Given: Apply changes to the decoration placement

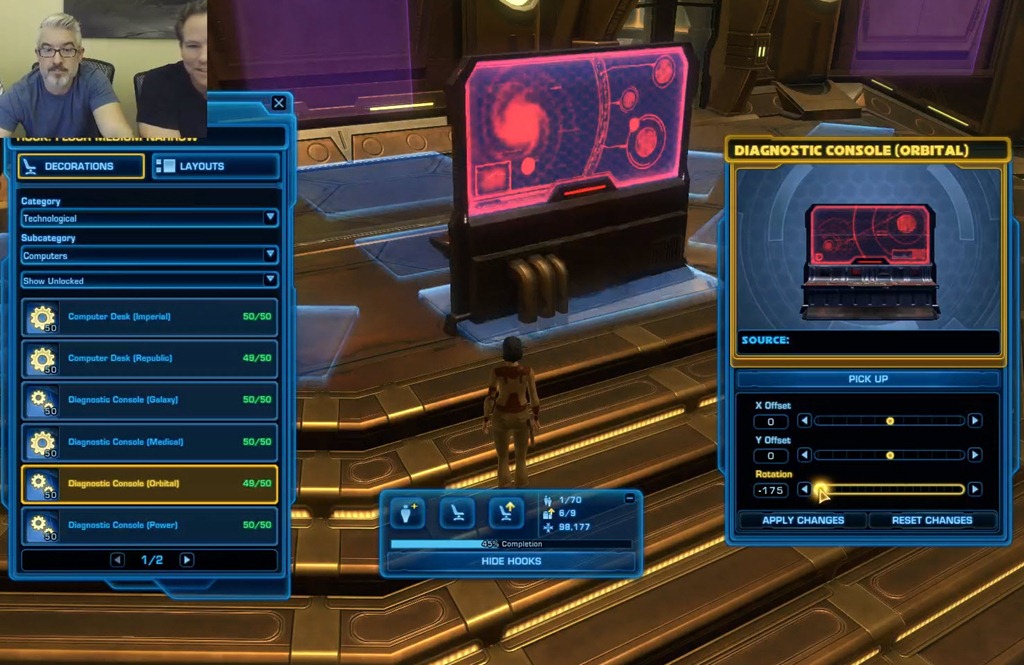Looking at the screenshot, I should coord(802,520).
